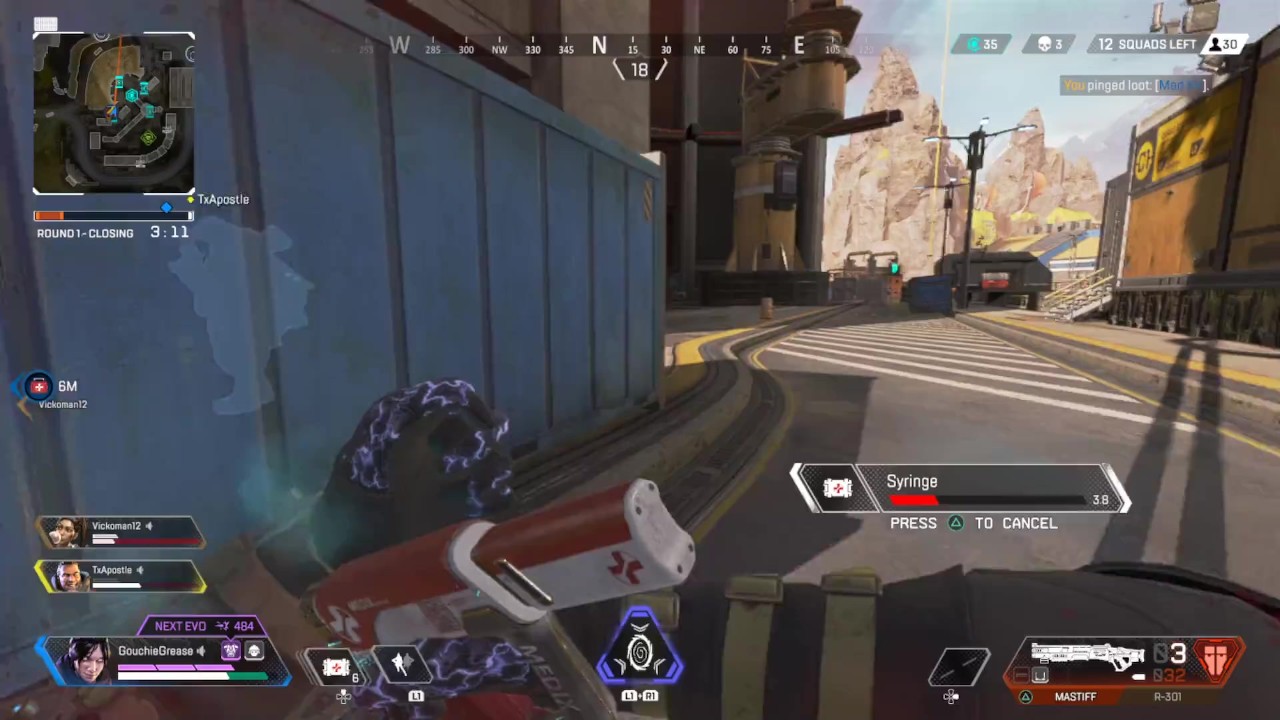
Task: Activate the purple ultimate ability icon
Action: [x=639, y=653]
